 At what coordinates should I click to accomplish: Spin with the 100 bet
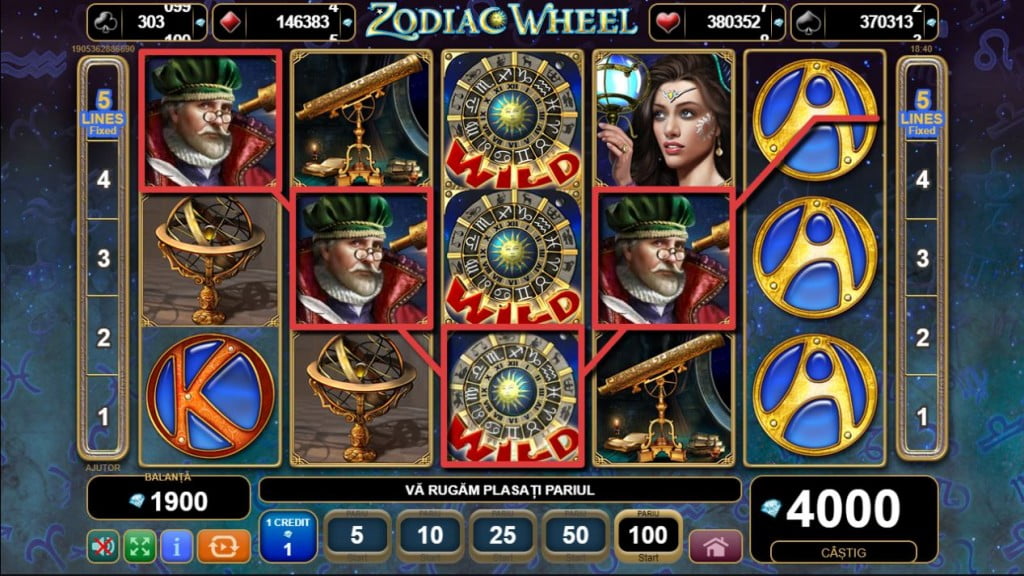click(x=649, y=536)
